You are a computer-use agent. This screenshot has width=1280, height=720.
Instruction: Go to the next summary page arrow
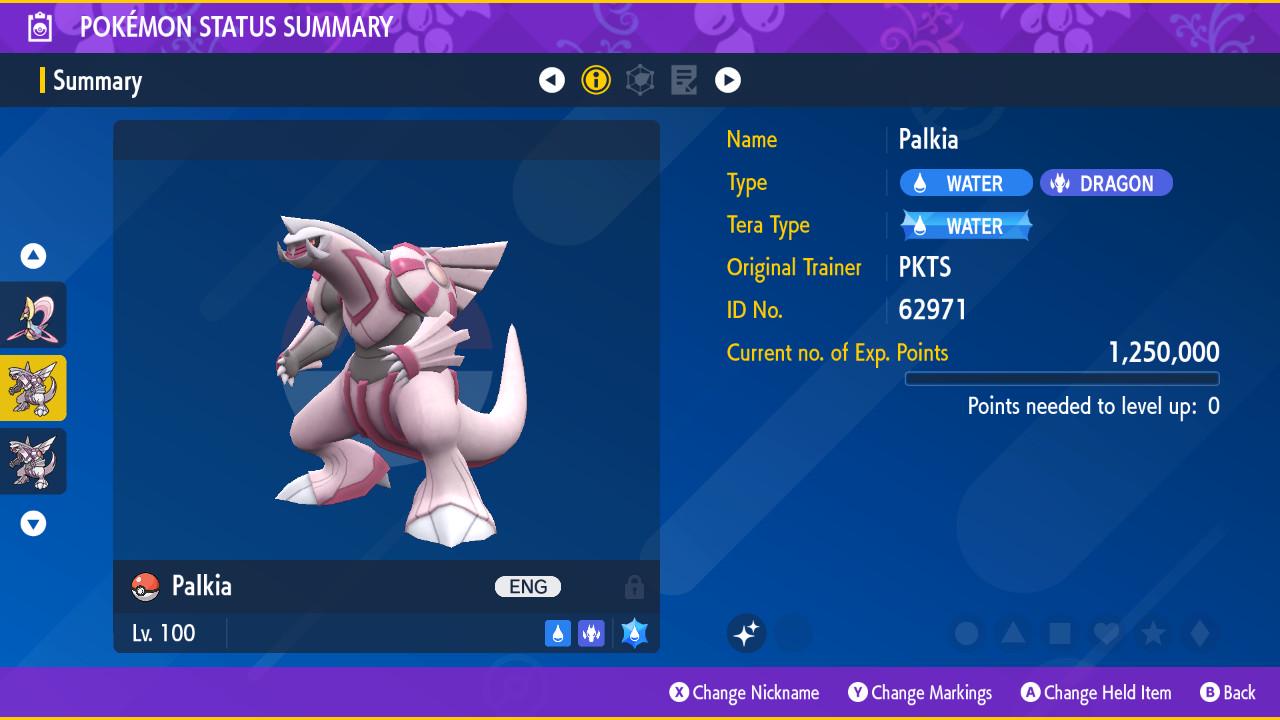[728, 80]
